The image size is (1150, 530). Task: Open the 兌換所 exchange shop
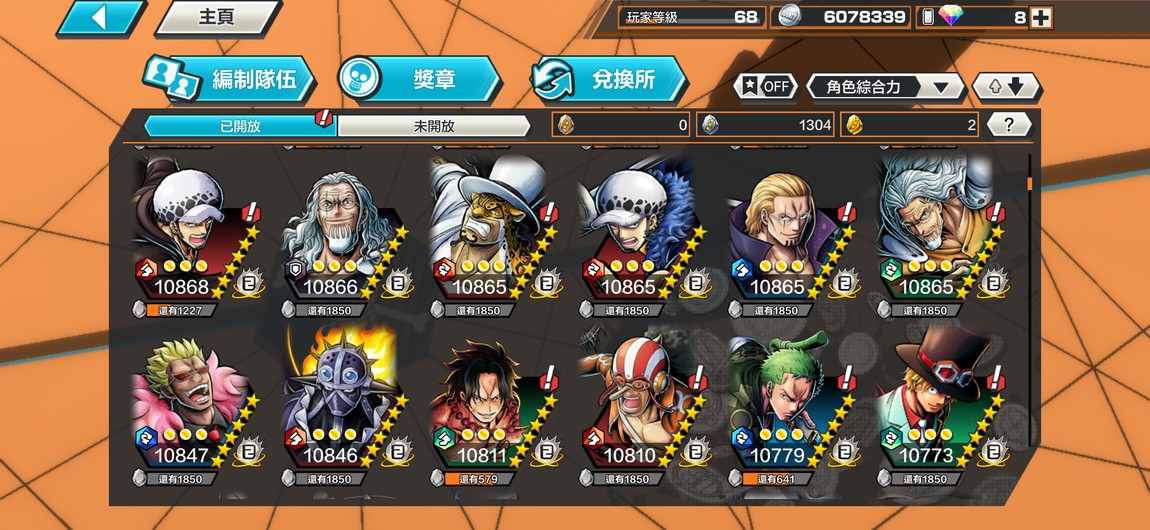coord(610,80)
